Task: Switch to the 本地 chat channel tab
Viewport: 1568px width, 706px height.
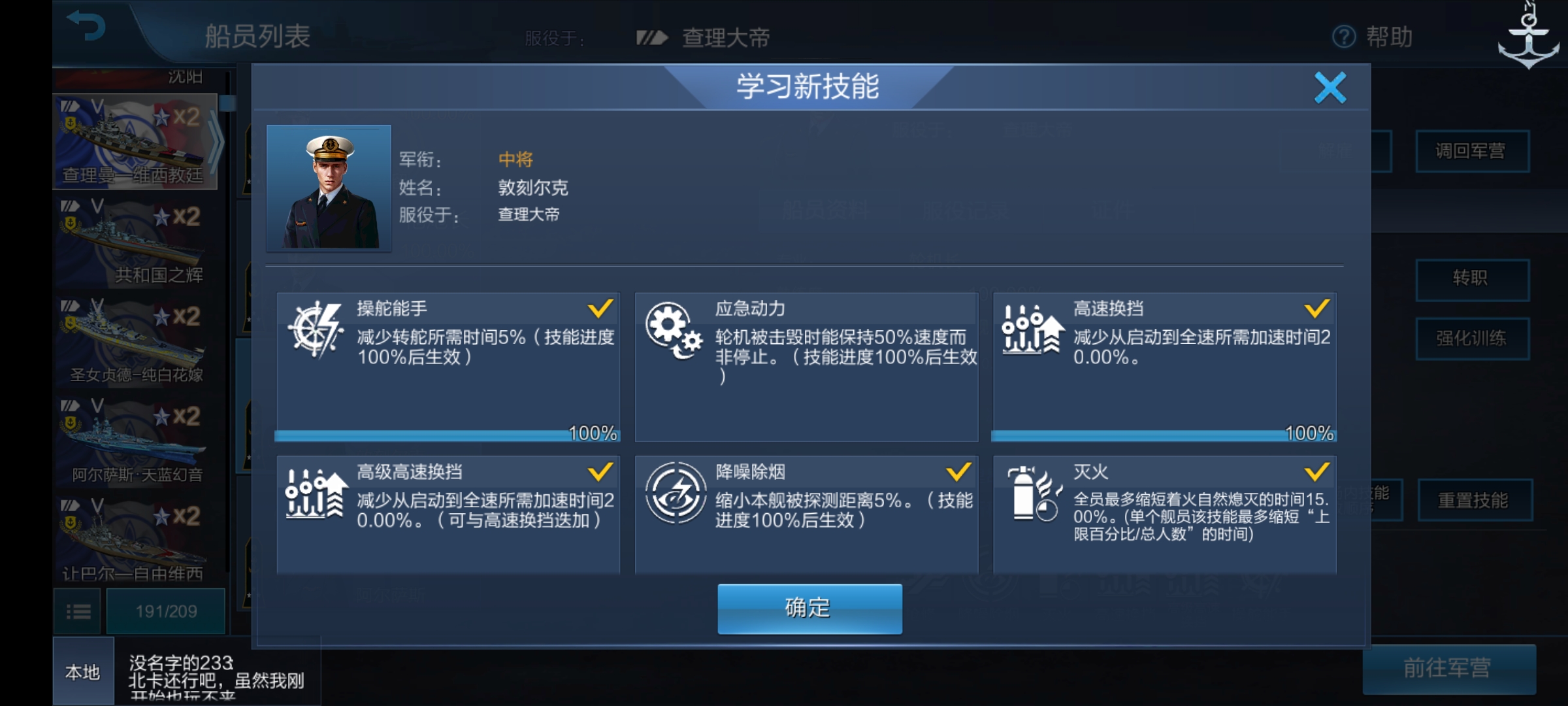Action: coord(84,673)
